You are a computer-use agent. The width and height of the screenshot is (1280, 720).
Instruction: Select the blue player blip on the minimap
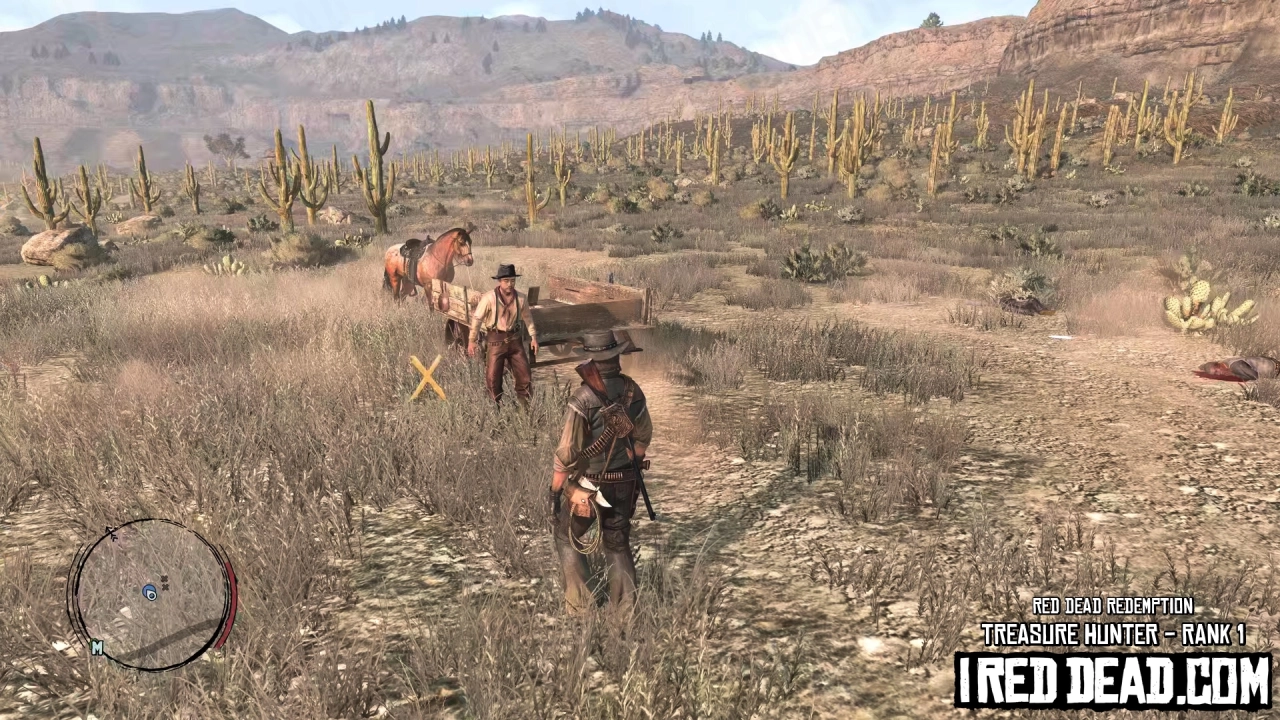[x=150, y=592]
